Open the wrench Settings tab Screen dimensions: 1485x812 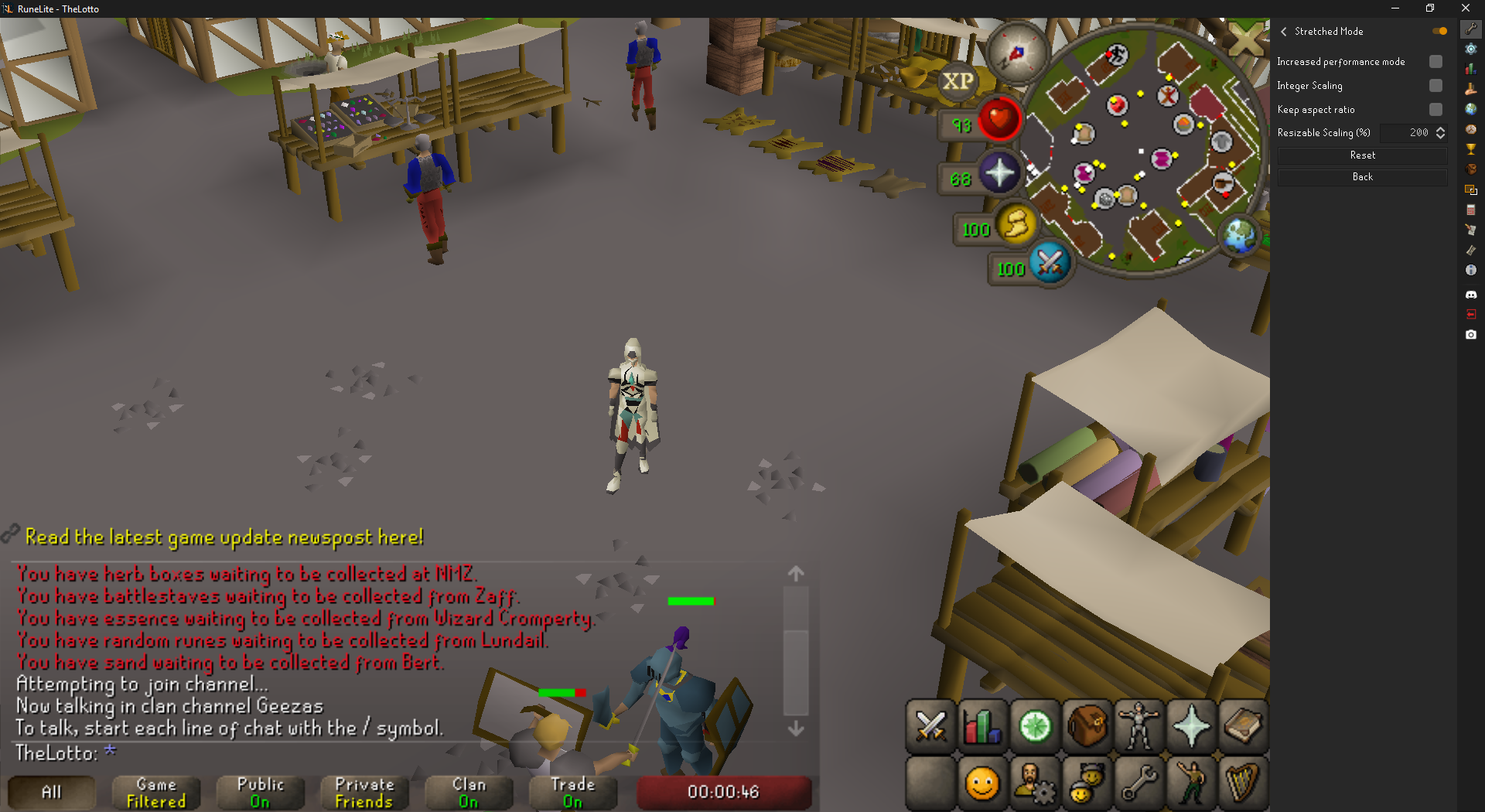pos(1139,785)
